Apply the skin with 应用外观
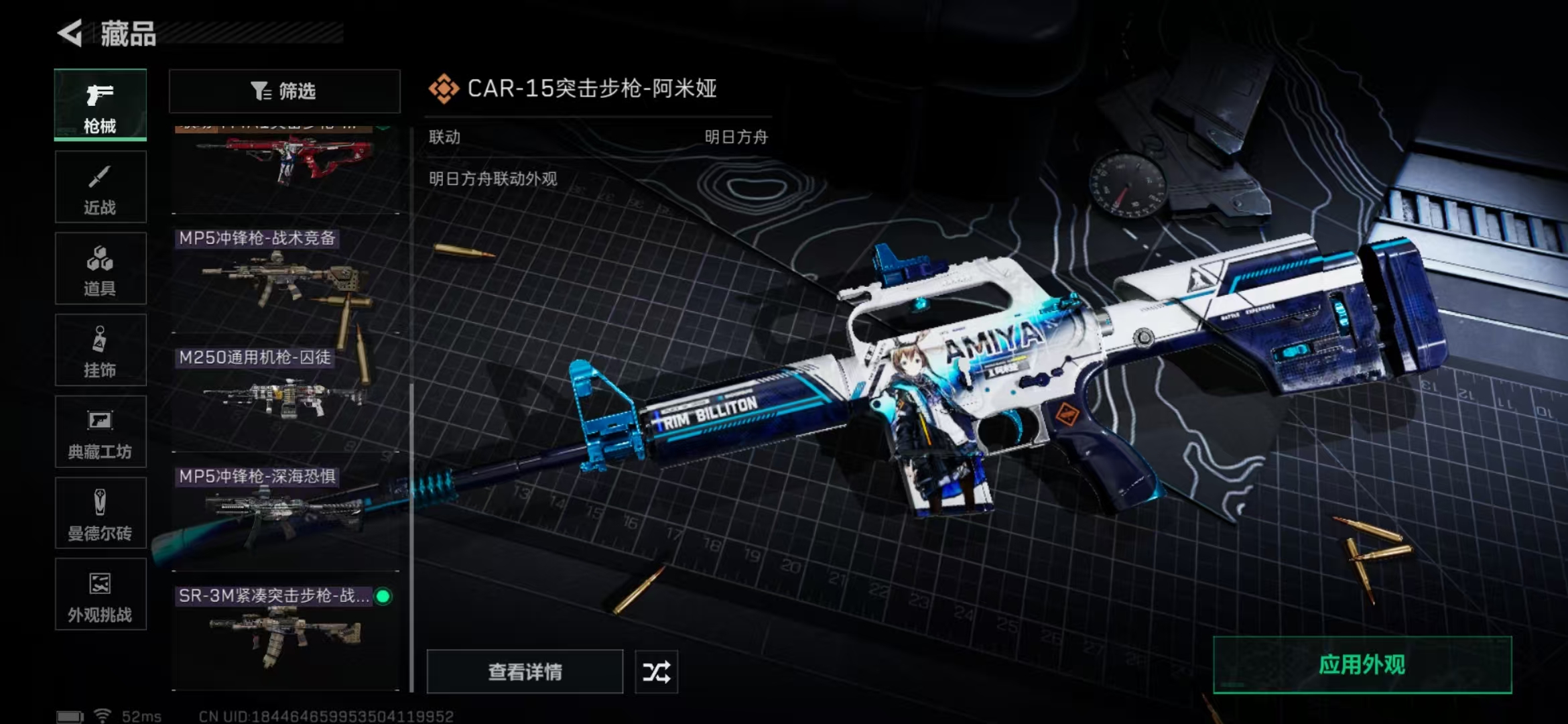Image resolution: width=1568 pixels, height=724 pixels. click(x=1362, y=665)
